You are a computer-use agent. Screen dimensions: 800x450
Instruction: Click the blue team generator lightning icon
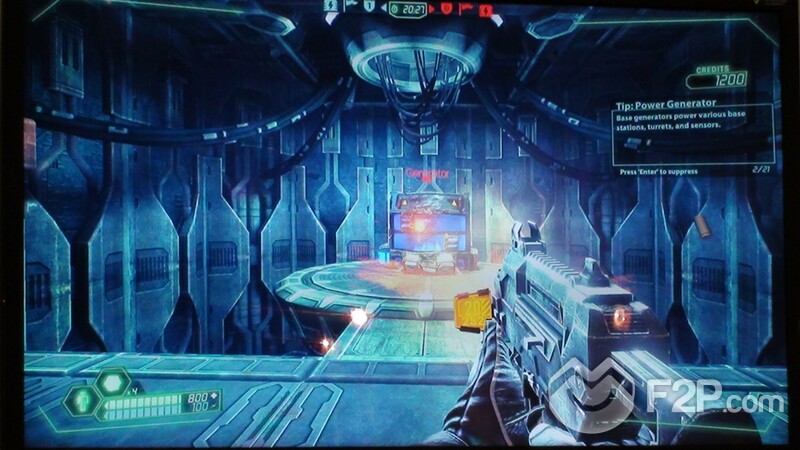331,7
